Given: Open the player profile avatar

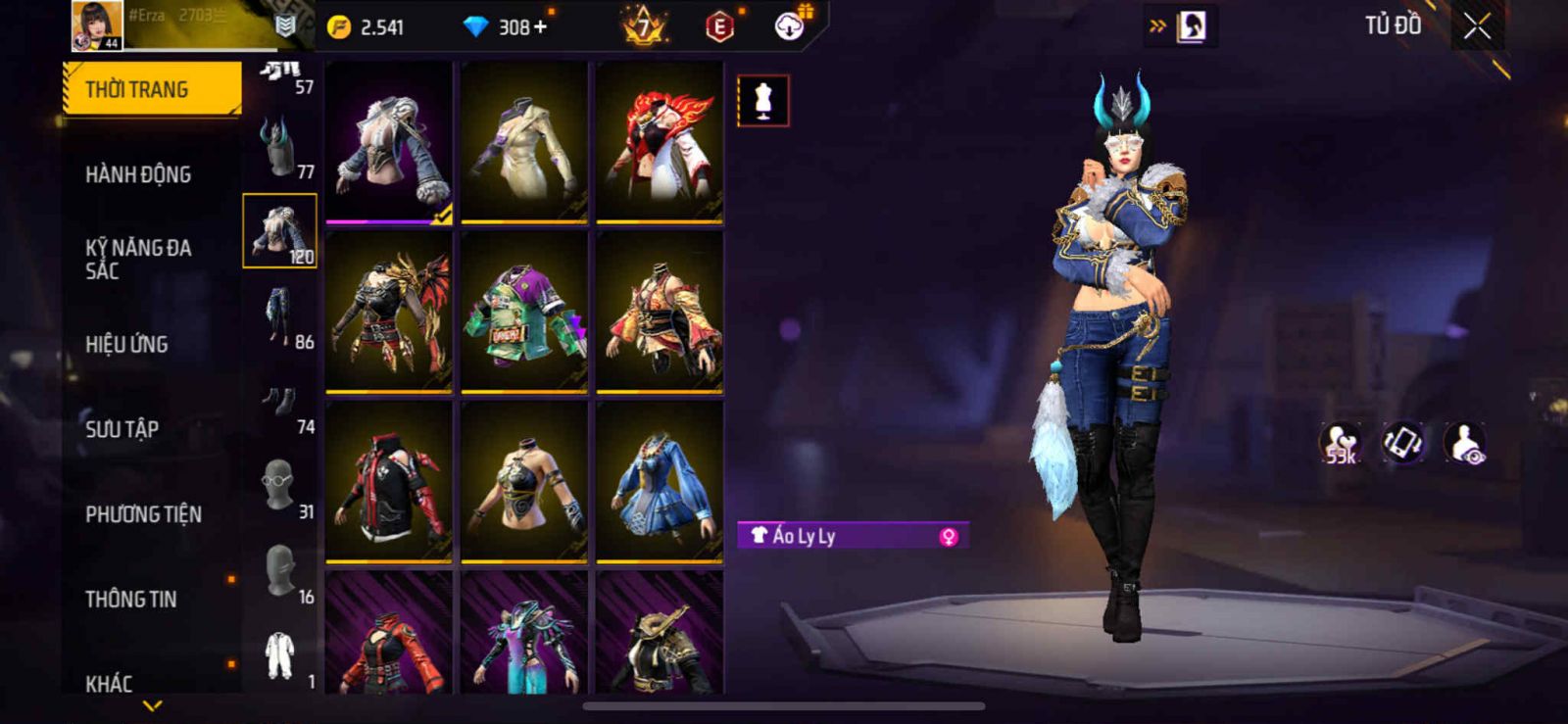Looking at the screenshot, I should click(97, 25).
